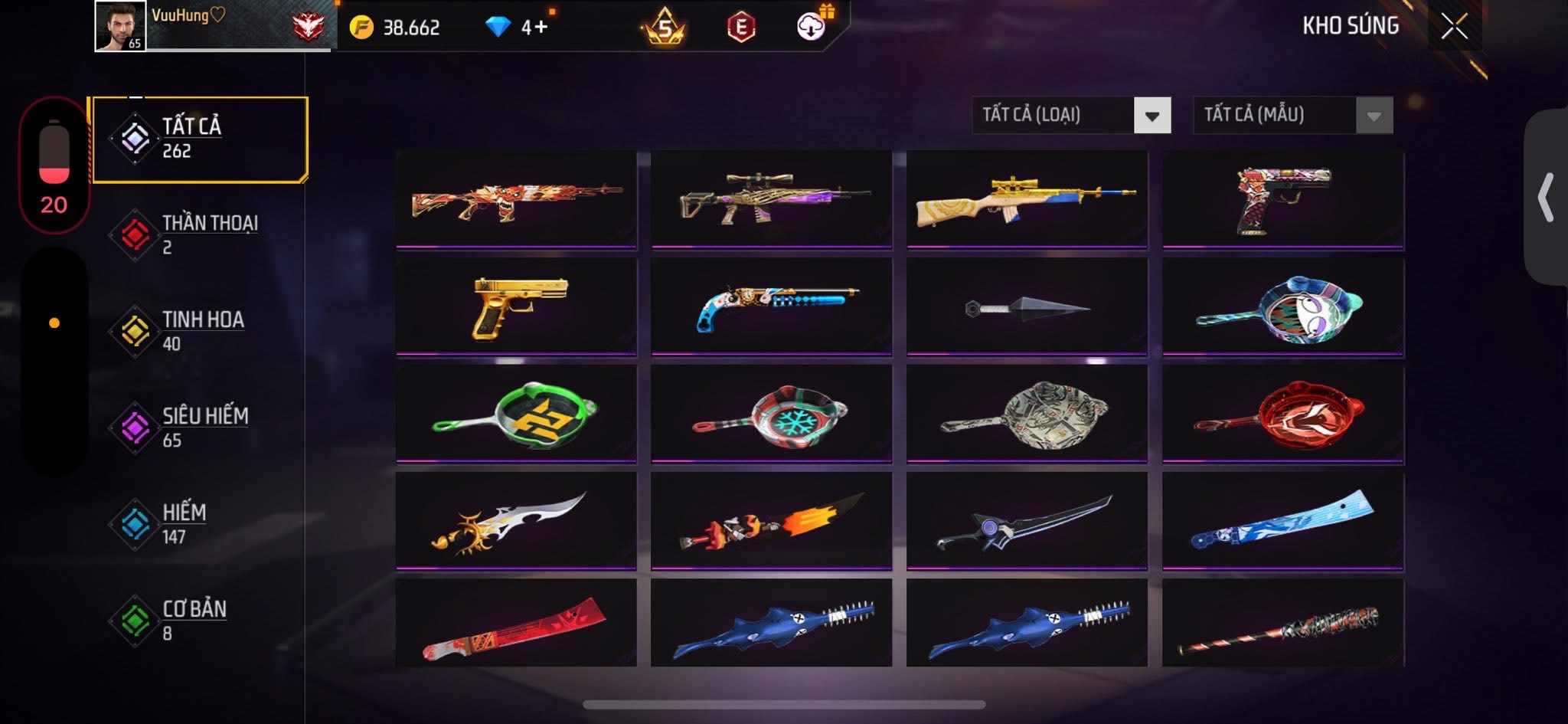Open the cloud download icon
Image resolution: width=1568 pixels, height=724 pixels.
click(811, 28)
